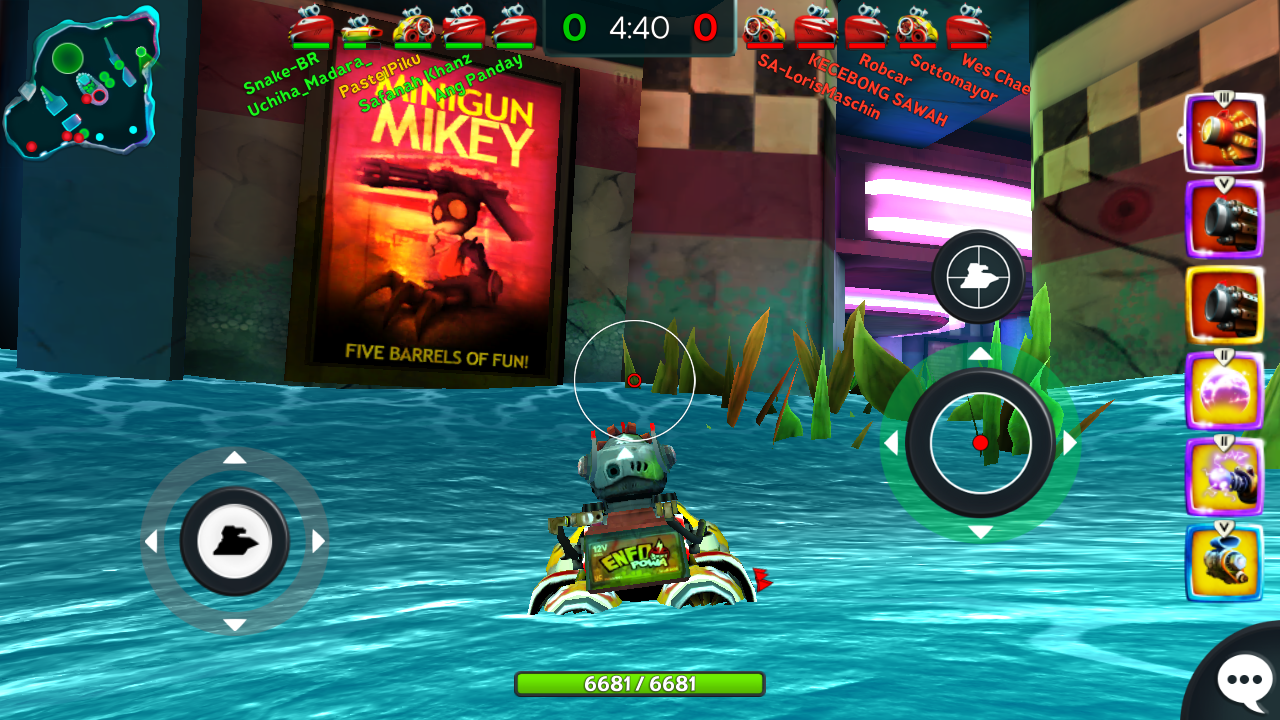Click the aiming joystick's left arrow
This screenshot has height=720, width=1280.
(x=890, y=443)
